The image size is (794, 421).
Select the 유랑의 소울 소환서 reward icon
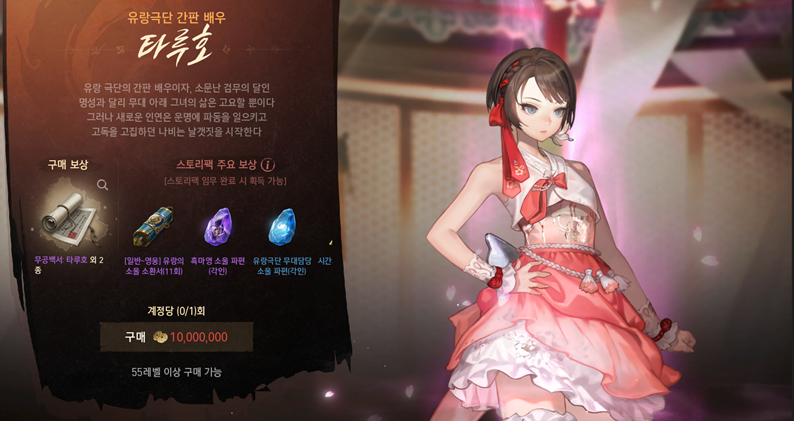point(153,227)
